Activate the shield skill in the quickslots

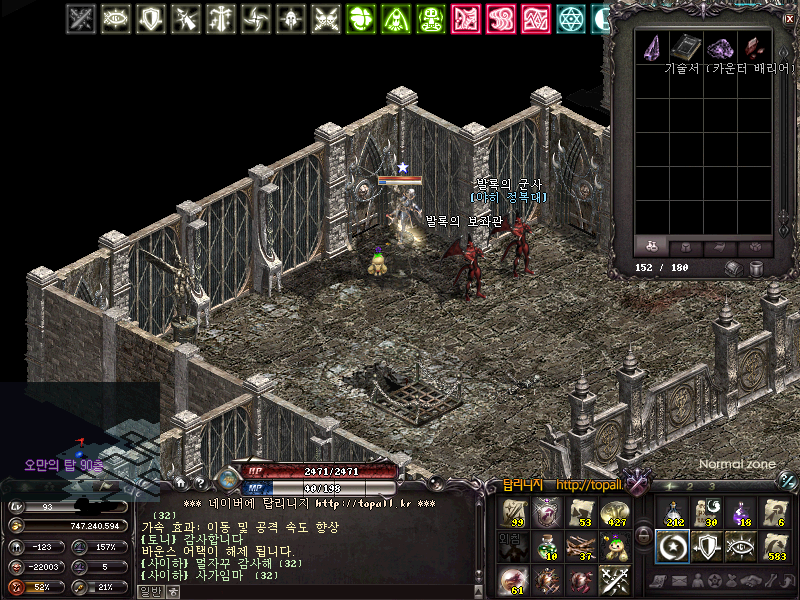click(x=707, y=546)
